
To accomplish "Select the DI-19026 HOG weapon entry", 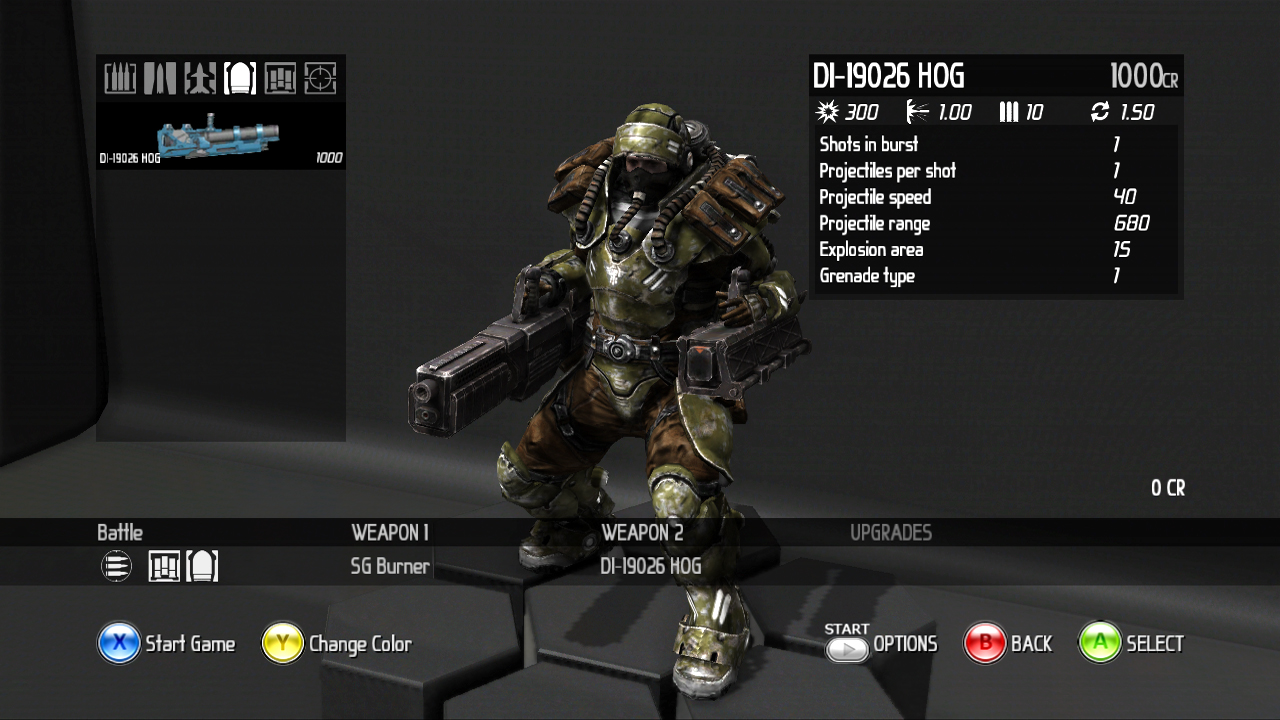I will tap(220, 136).
